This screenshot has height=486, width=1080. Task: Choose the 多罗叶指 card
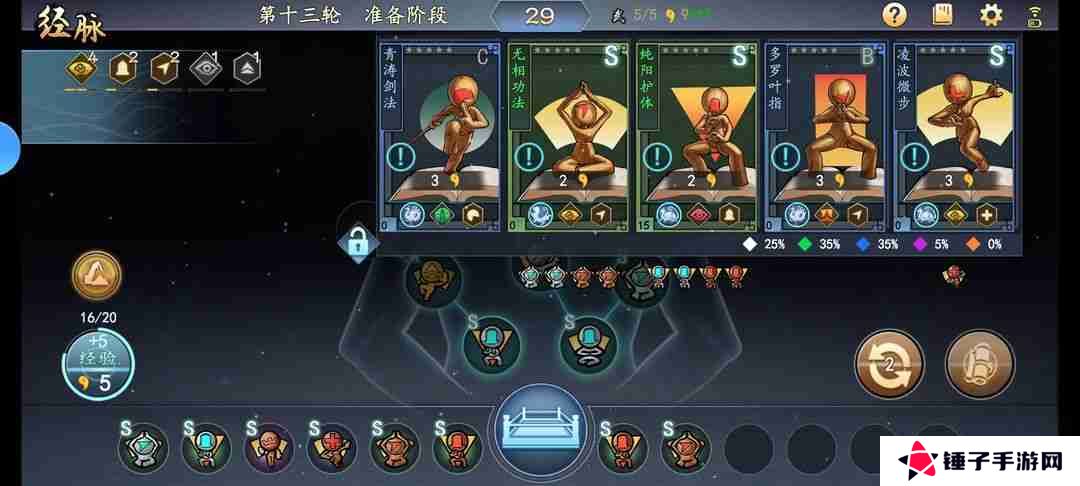tap(824, 120)
